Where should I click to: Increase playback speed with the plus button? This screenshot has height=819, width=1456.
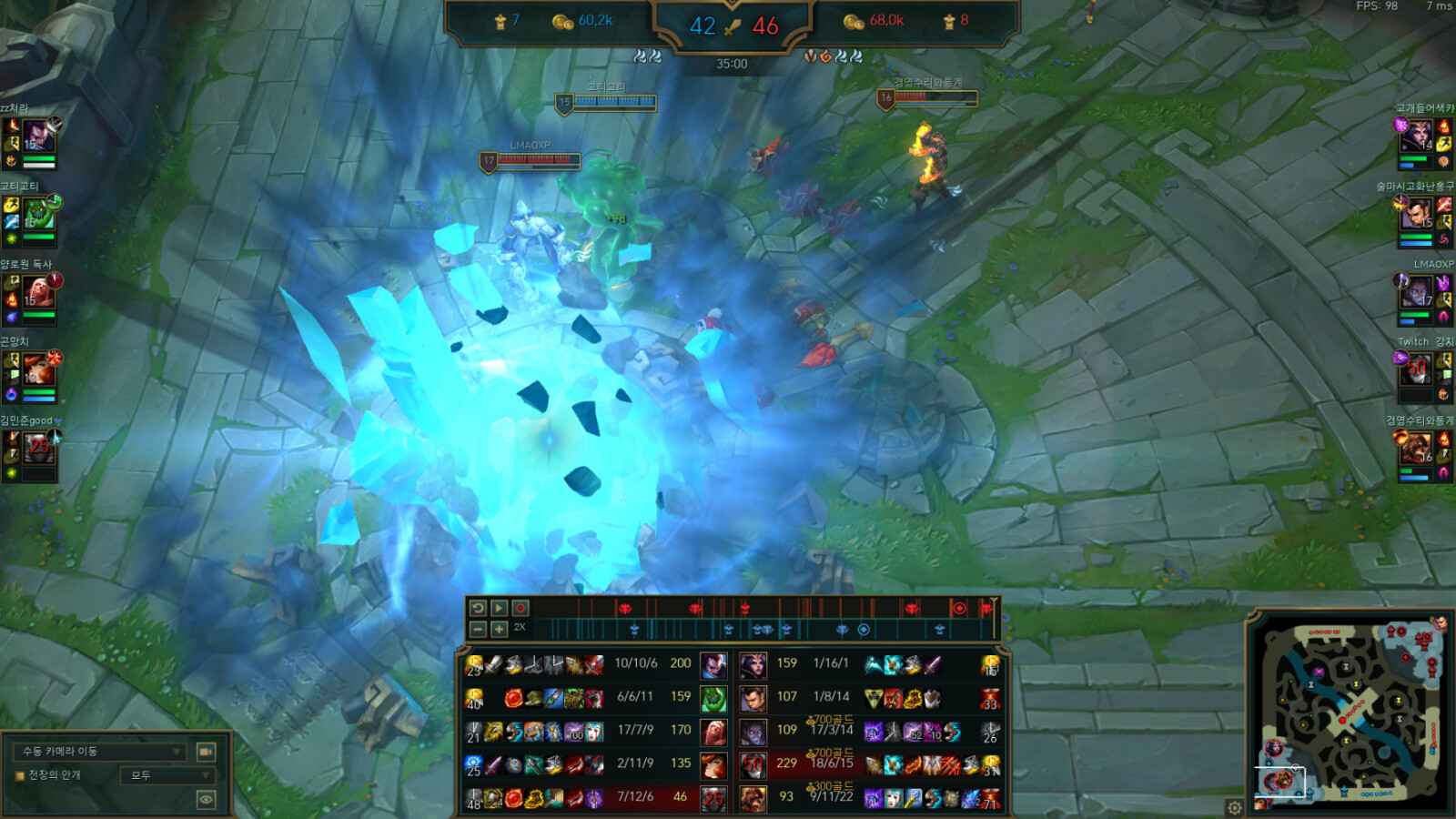(499, 629)
